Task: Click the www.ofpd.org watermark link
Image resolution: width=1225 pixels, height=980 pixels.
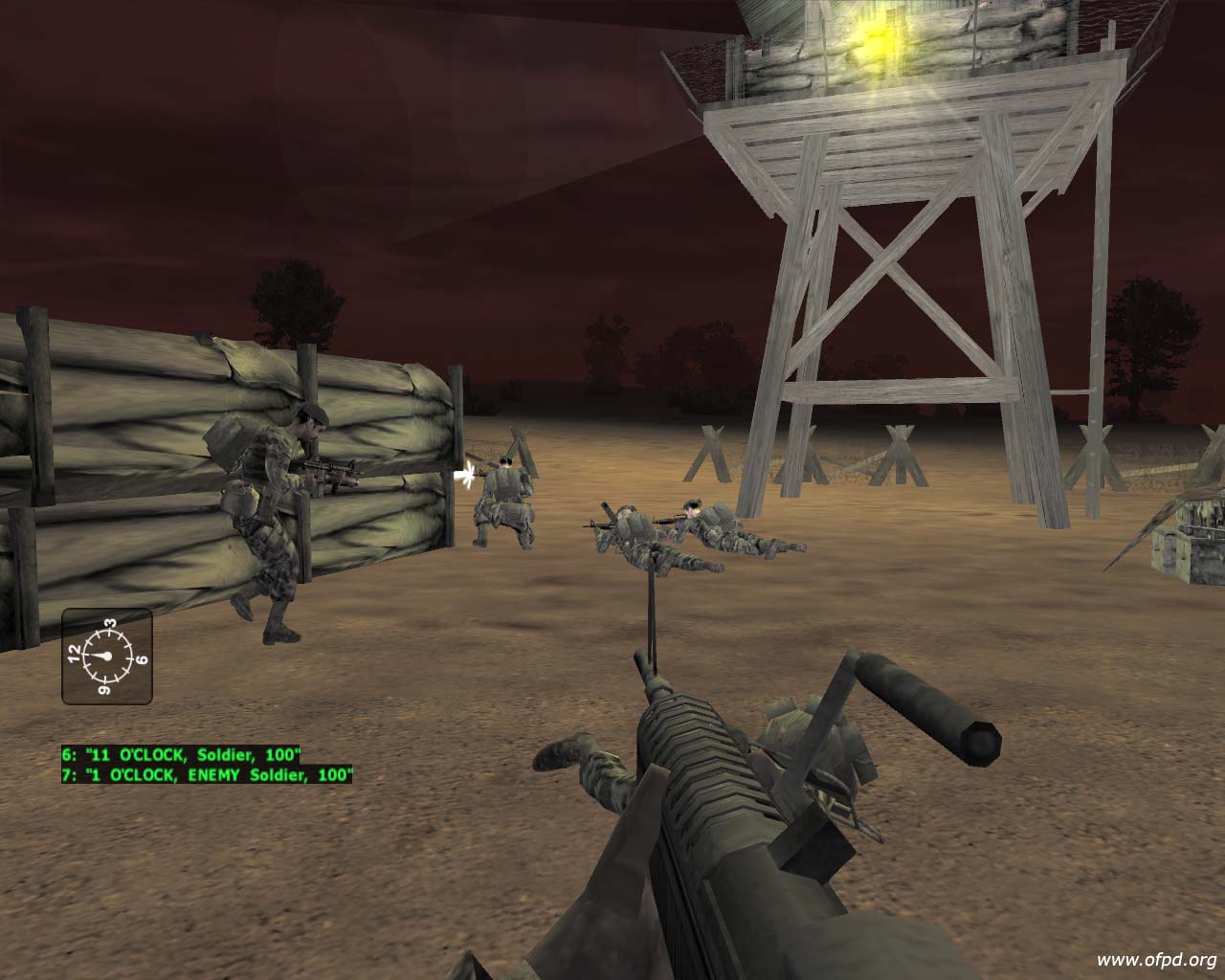Action: 1156,960
